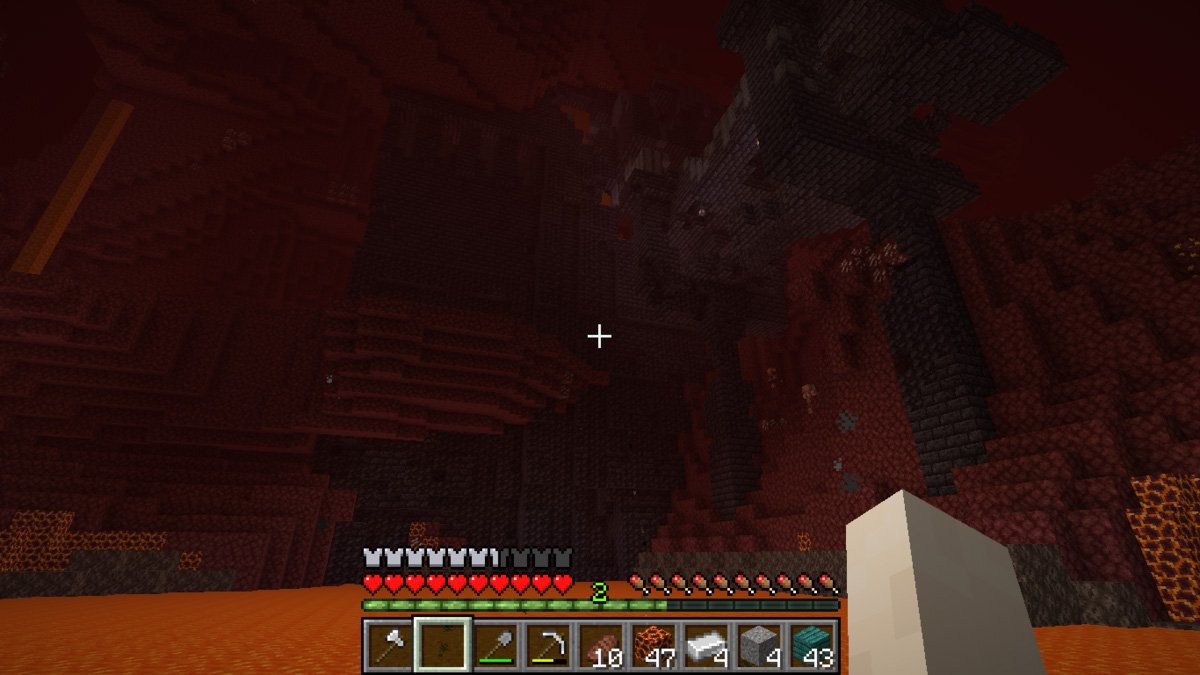Choose the raw meat stack of 10
The height and width of the screenshot is (675, 1200).
coord(600,645)
